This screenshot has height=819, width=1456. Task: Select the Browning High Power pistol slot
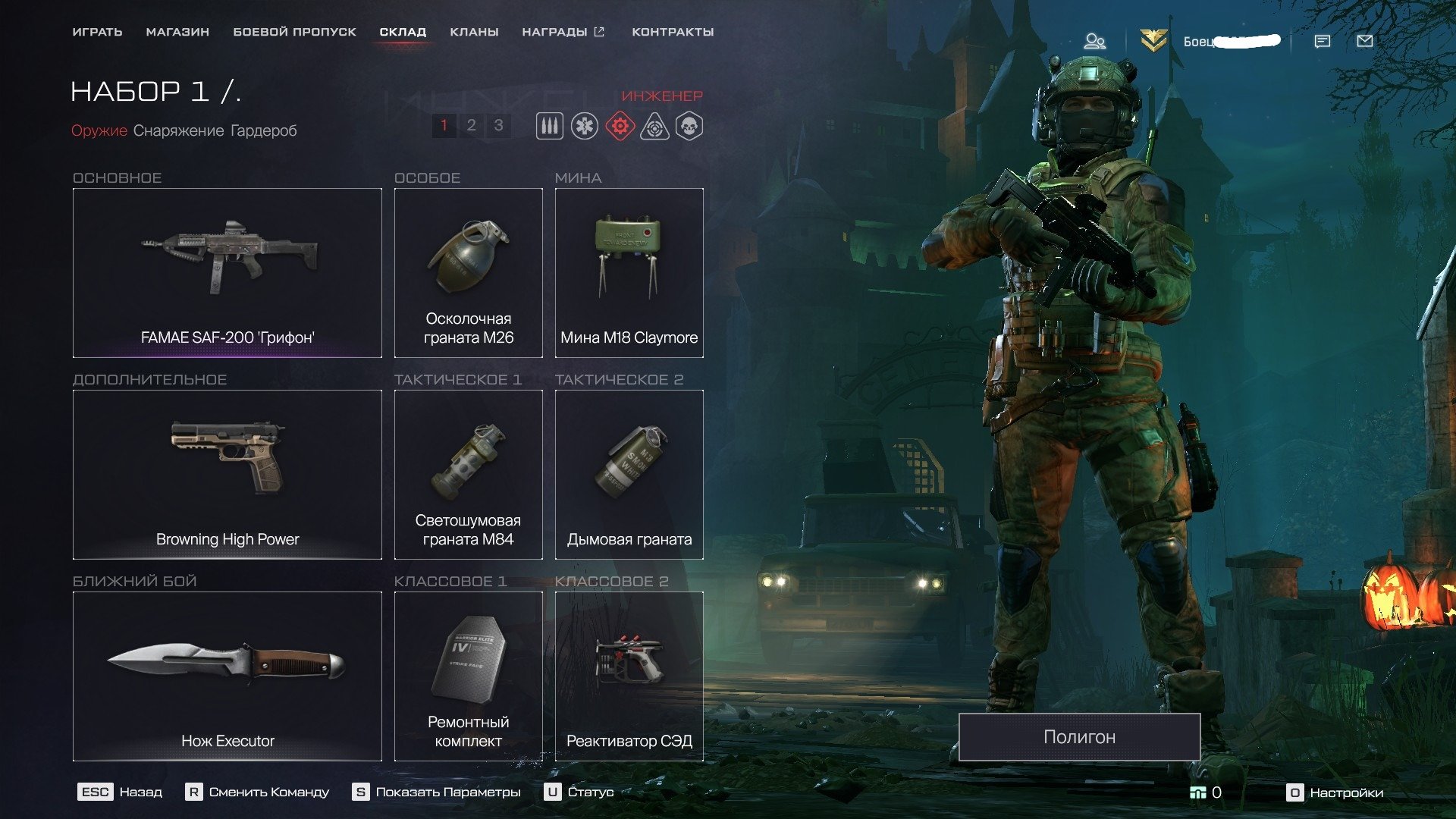pos(227,475)
